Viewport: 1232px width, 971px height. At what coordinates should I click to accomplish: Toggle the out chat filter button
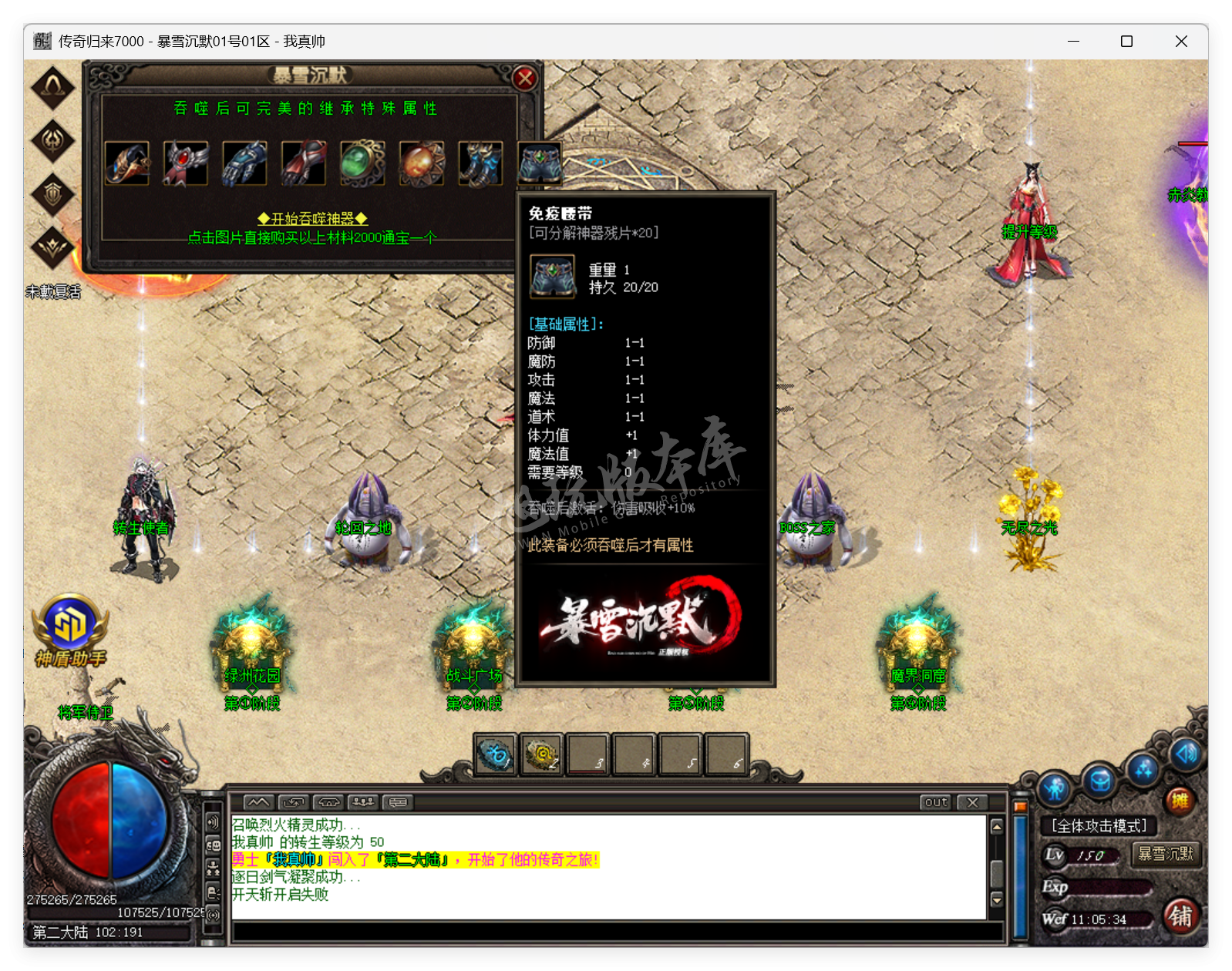tap(934, 802)
